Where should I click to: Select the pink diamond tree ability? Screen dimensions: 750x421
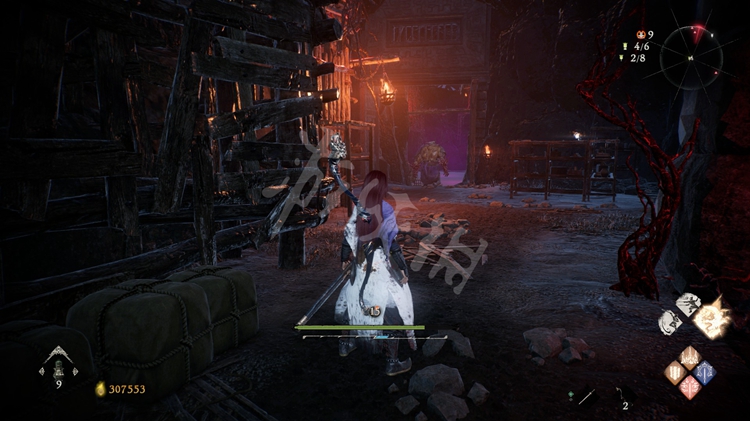coord(690,386)
